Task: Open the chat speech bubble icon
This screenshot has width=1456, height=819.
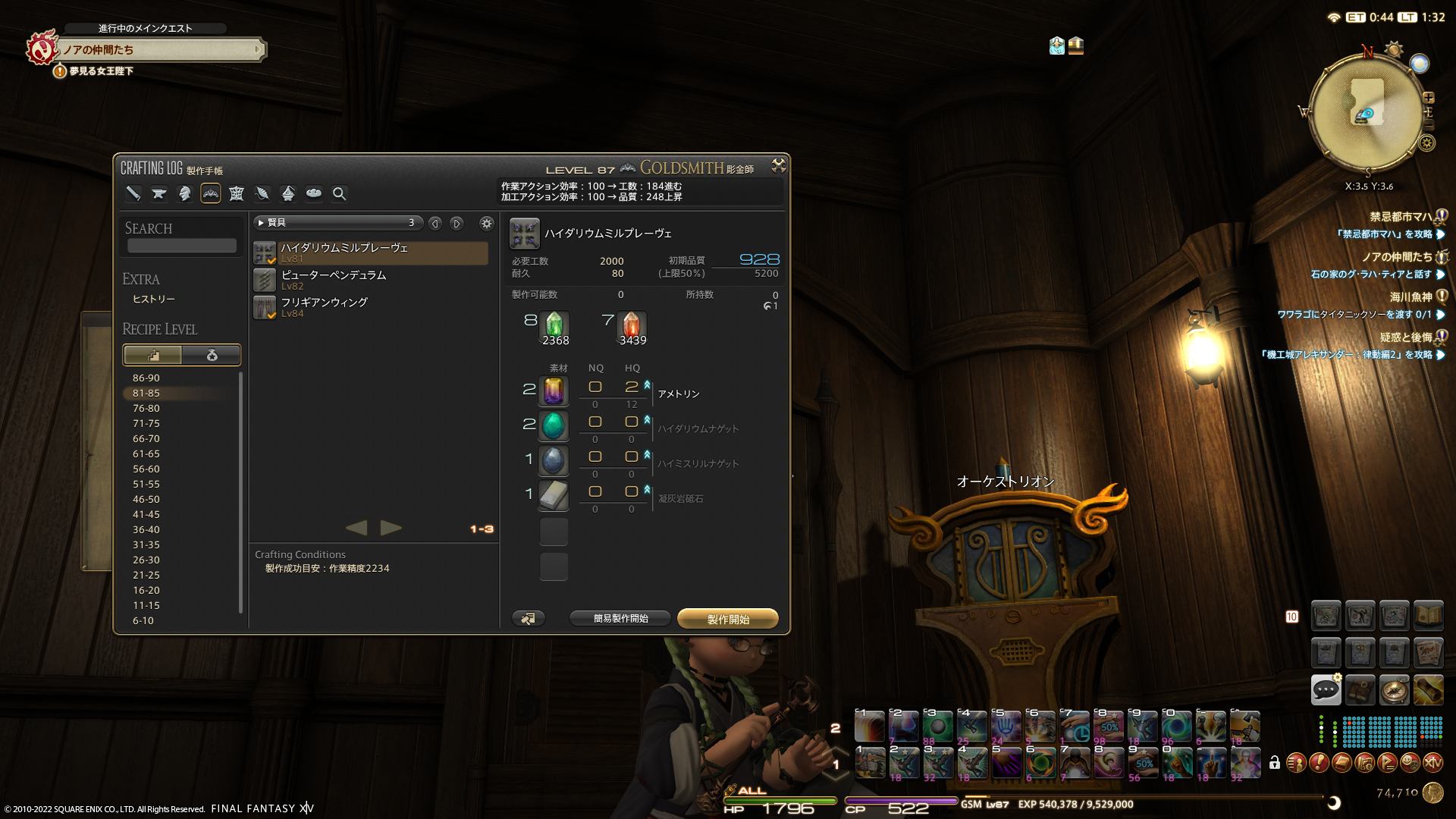Action: point(1326,689)
